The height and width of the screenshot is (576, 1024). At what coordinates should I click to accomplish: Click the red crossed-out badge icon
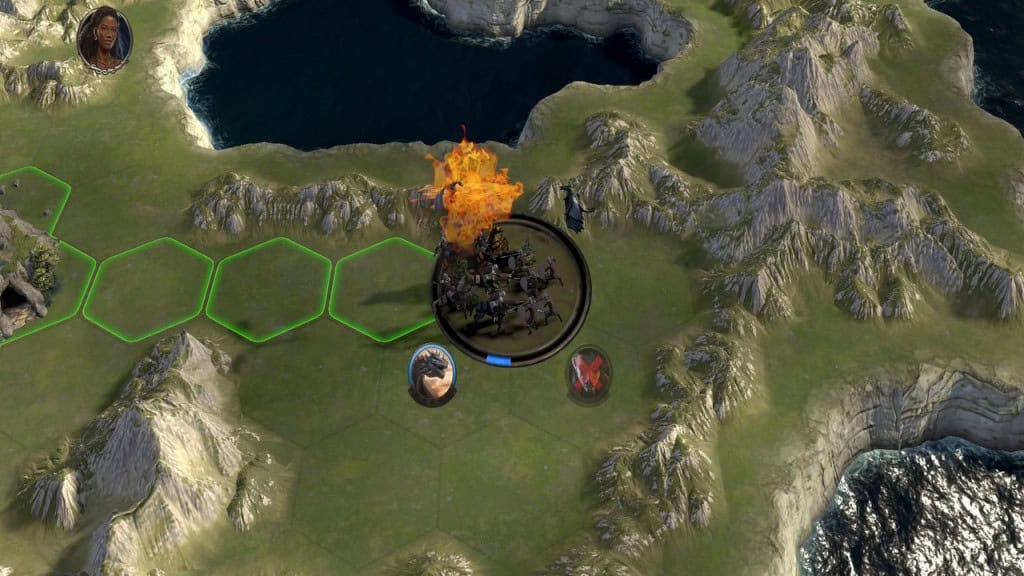tap(589, 373)
